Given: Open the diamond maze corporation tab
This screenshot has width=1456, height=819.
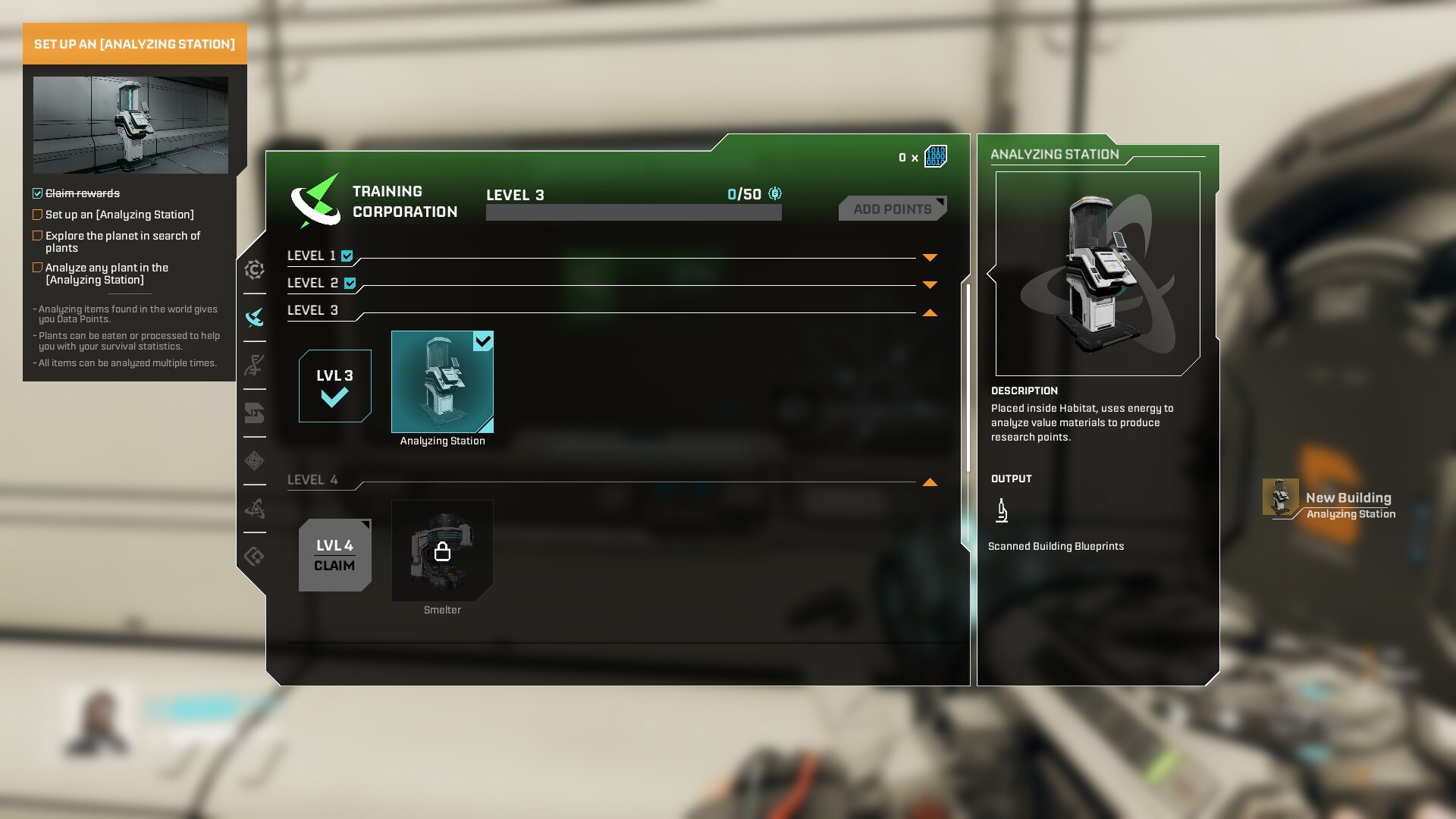Looking at the screenshot, I should point(255,460).
